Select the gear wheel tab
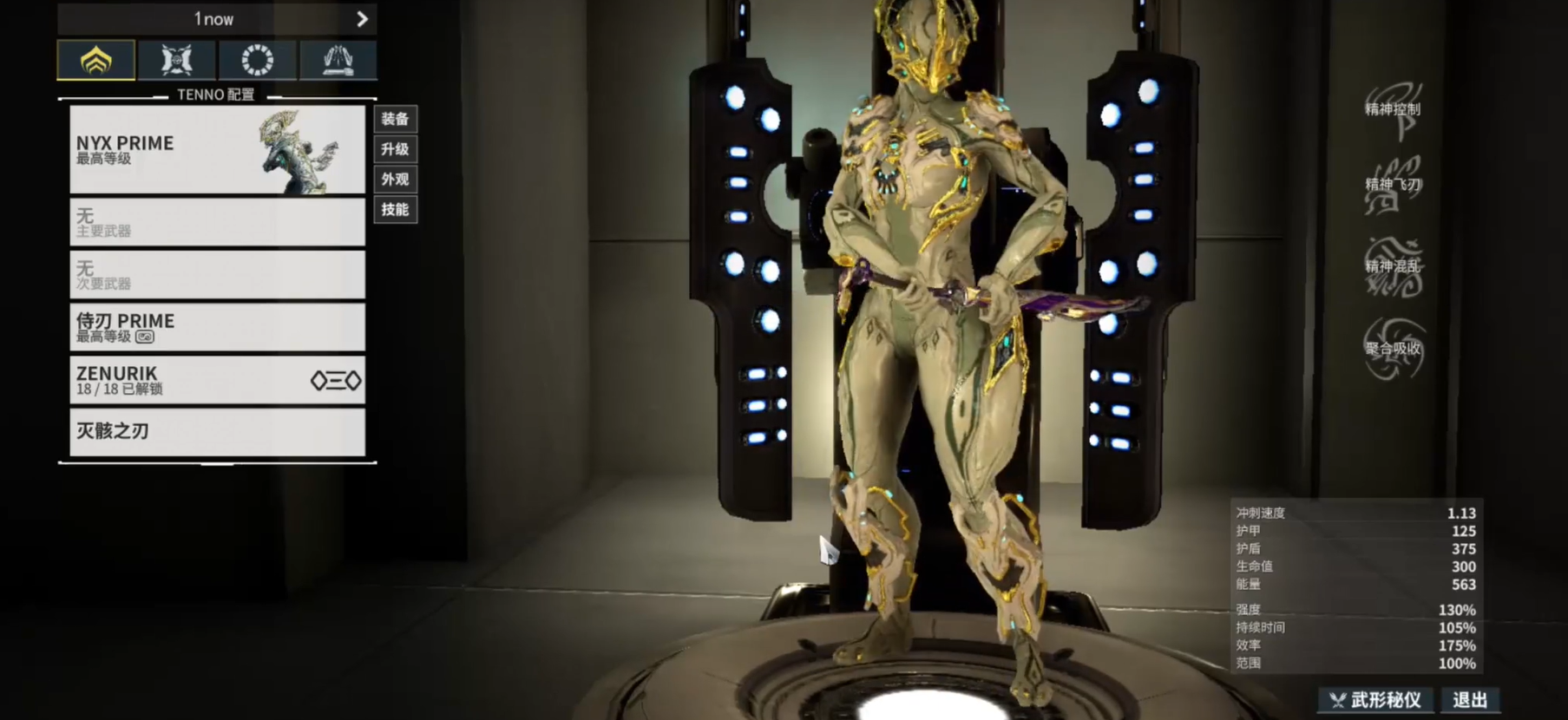 click(x=257, y=60)
